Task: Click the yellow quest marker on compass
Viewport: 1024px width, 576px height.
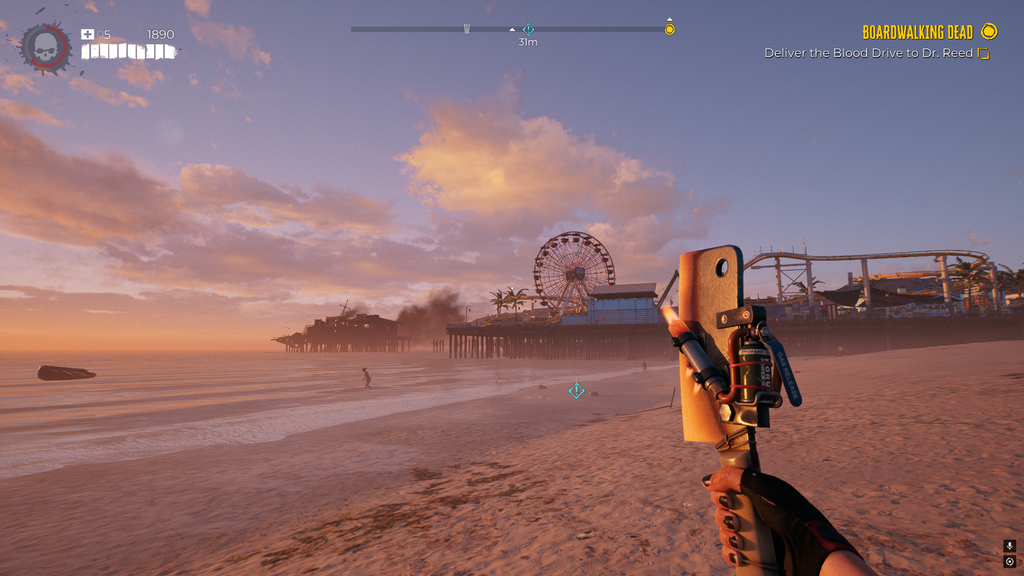Action: (x=670, y=29)
